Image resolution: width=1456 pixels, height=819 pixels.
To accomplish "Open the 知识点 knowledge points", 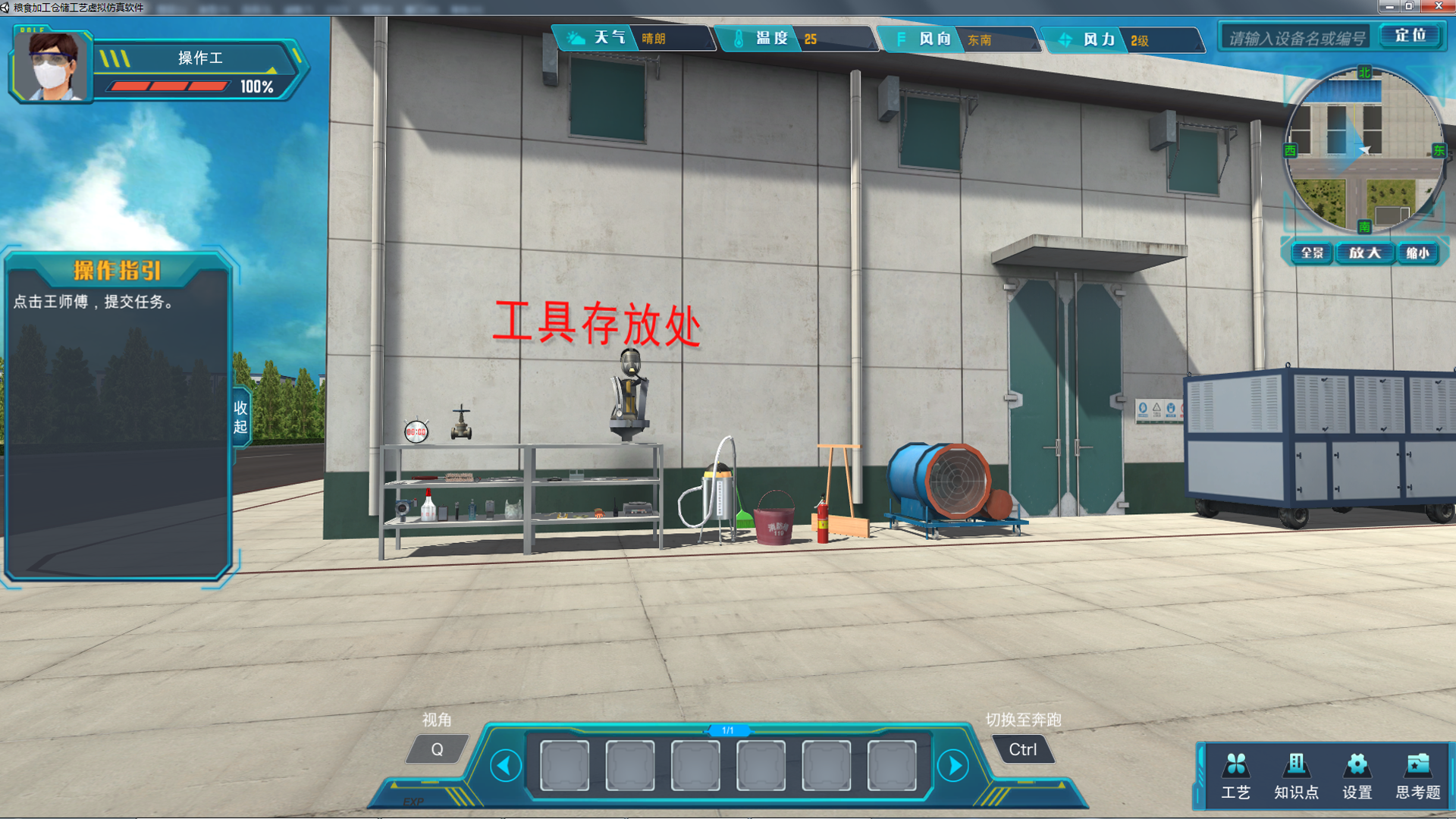I will (1296, 775).
